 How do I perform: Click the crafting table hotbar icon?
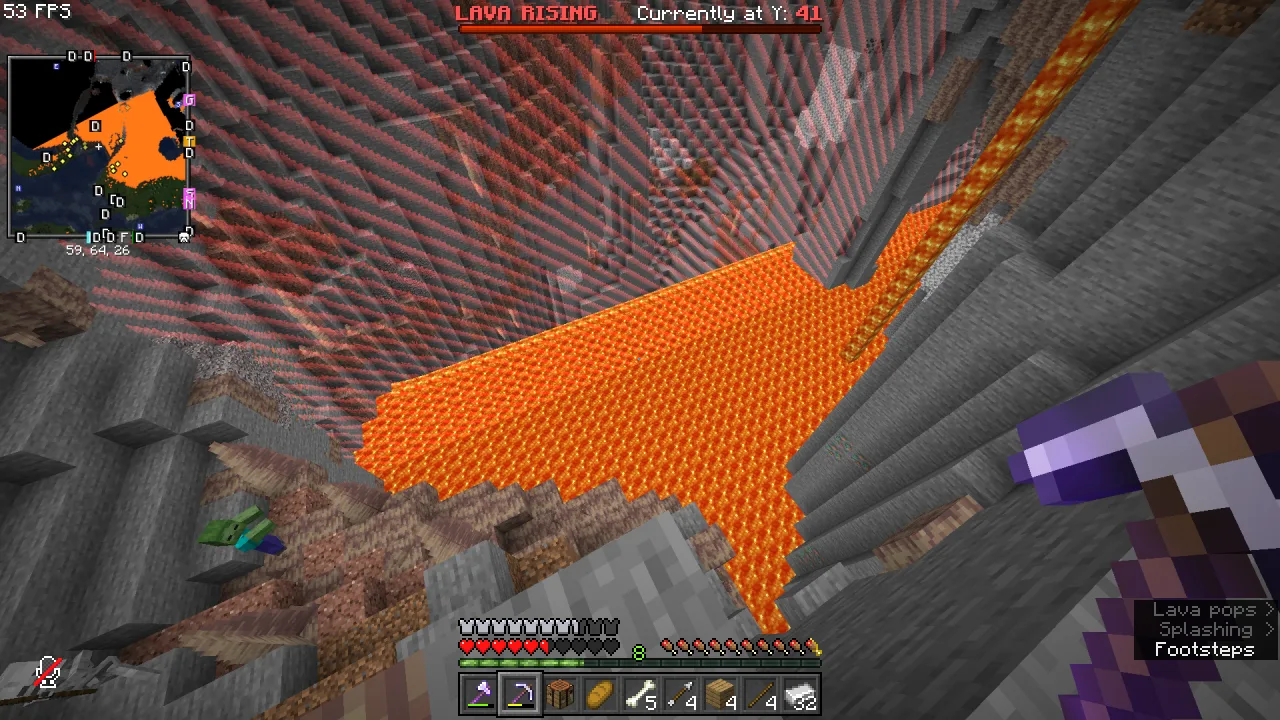click(560, 694)
